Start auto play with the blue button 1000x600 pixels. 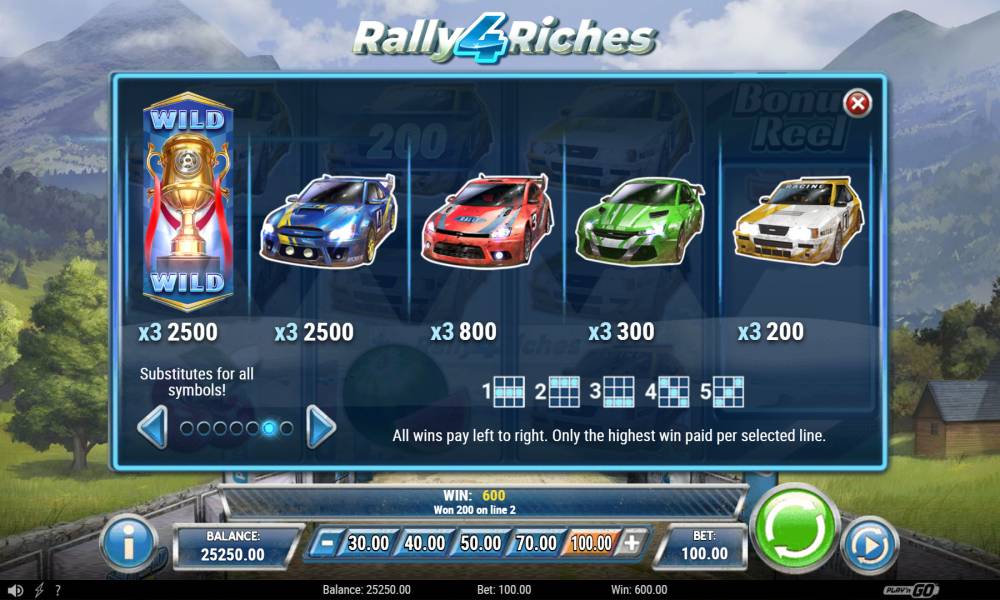pyautogui.click(x=870, y=545)
